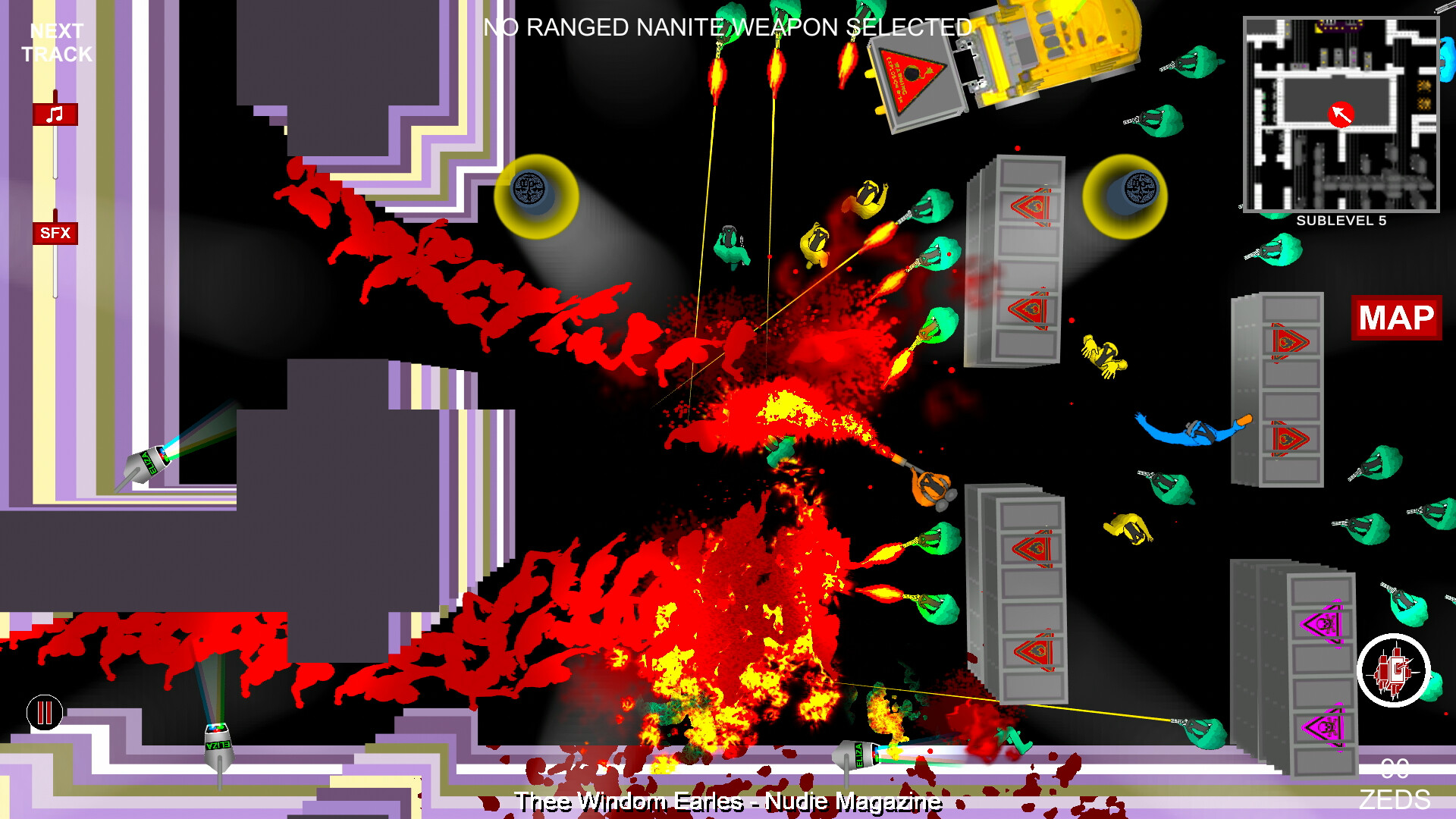Pause the game with the pause icon
Screen dimensions: 1456x819
click(44, 711)
